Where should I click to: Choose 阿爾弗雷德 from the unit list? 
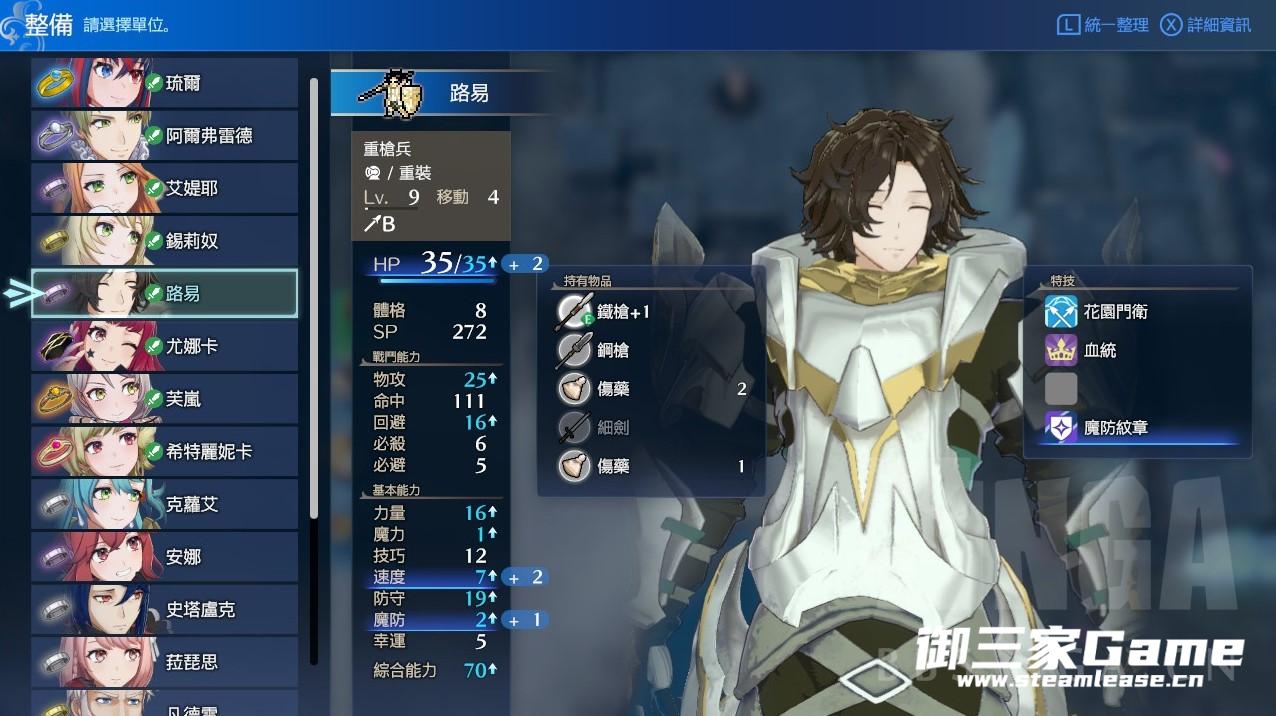pos(165,136)
